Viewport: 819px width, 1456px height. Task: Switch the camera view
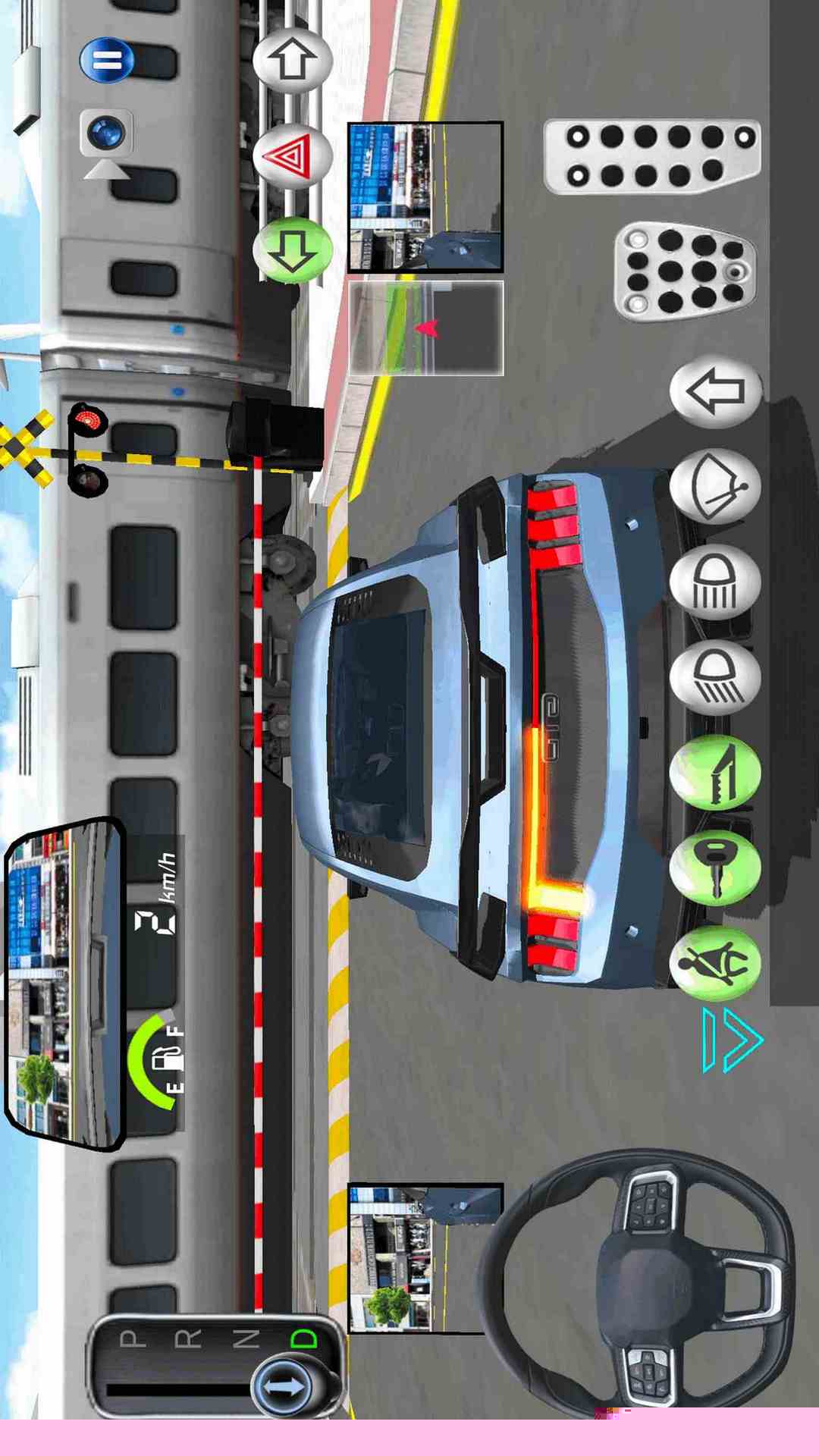107,136
